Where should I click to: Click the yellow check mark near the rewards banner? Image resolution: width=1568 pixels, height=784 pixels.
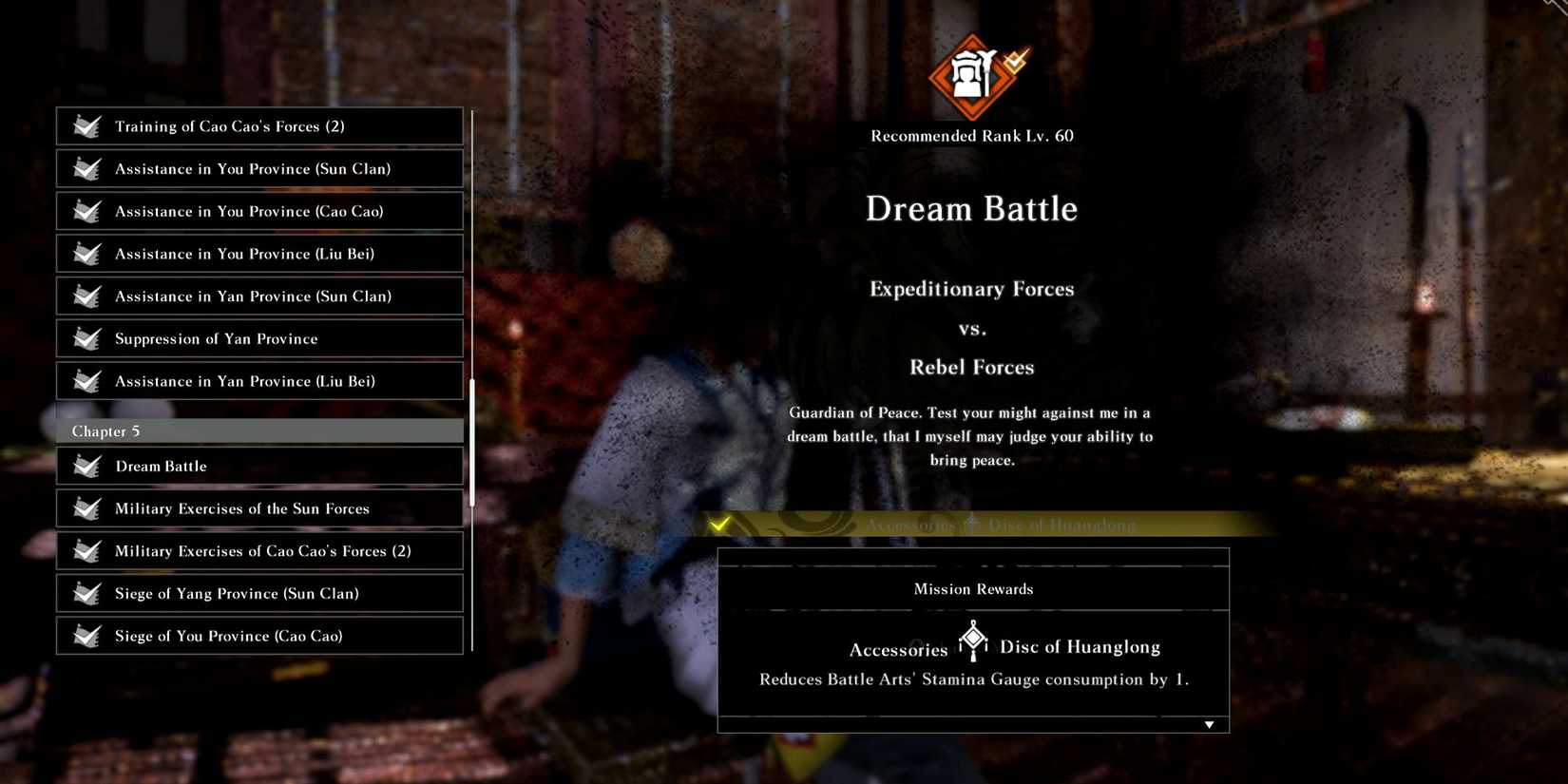point(719,523)
